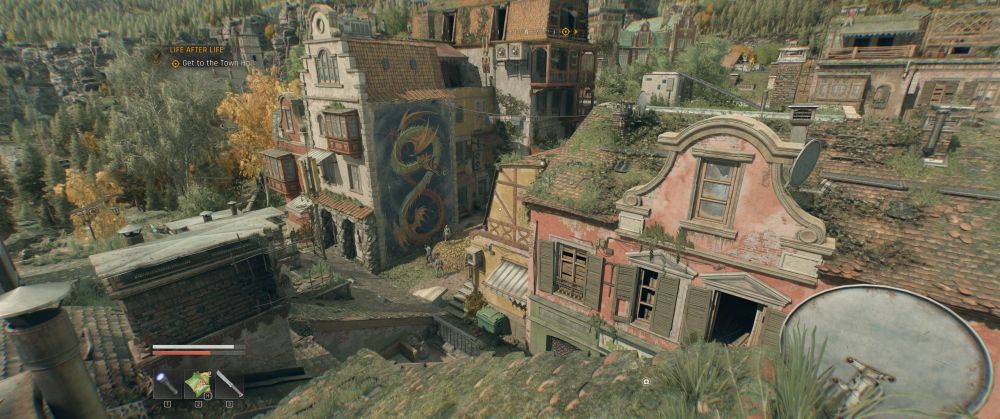Select the green map item slot
Screen dimensions: 1000x419
point(198,384)
